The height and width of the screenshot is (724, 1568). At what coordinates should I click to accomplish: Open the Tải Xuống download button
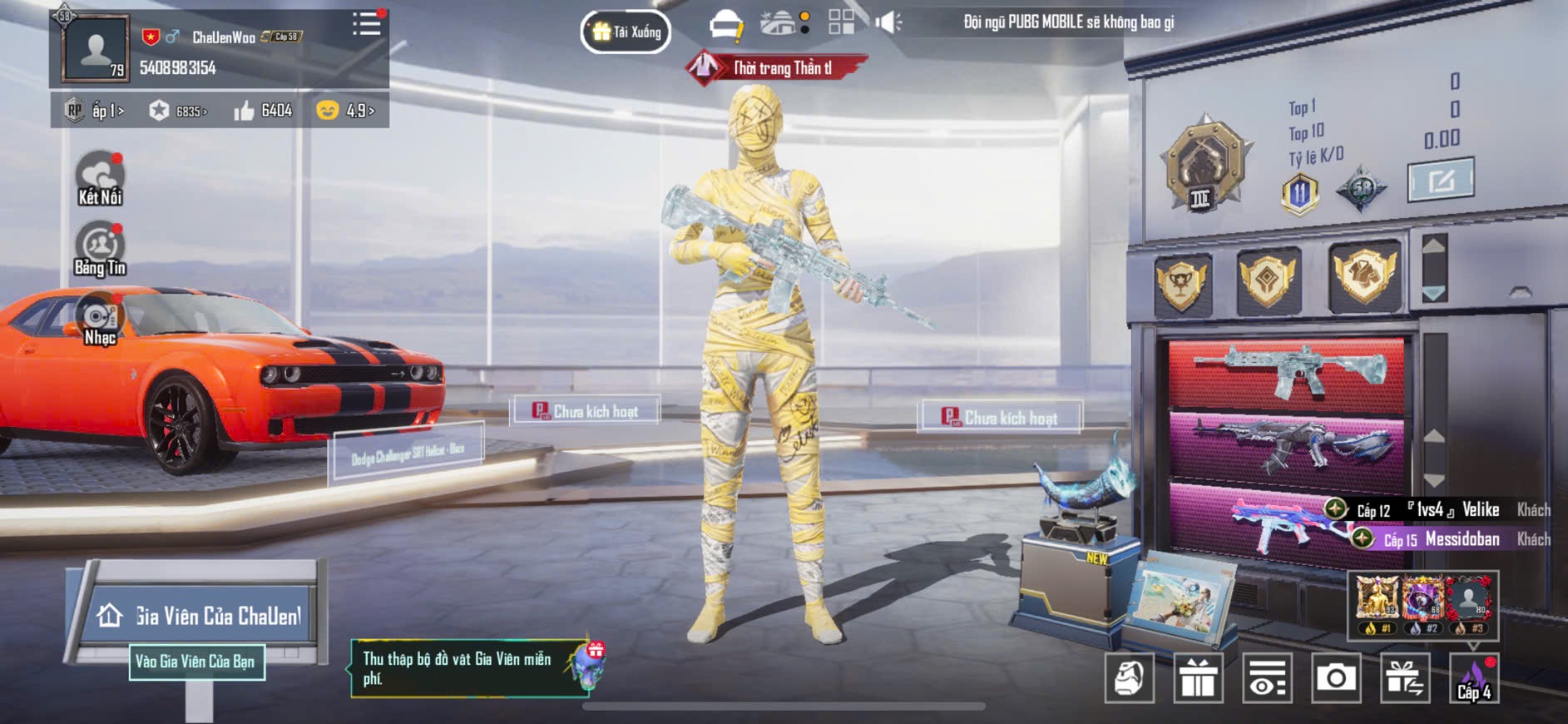626,32
